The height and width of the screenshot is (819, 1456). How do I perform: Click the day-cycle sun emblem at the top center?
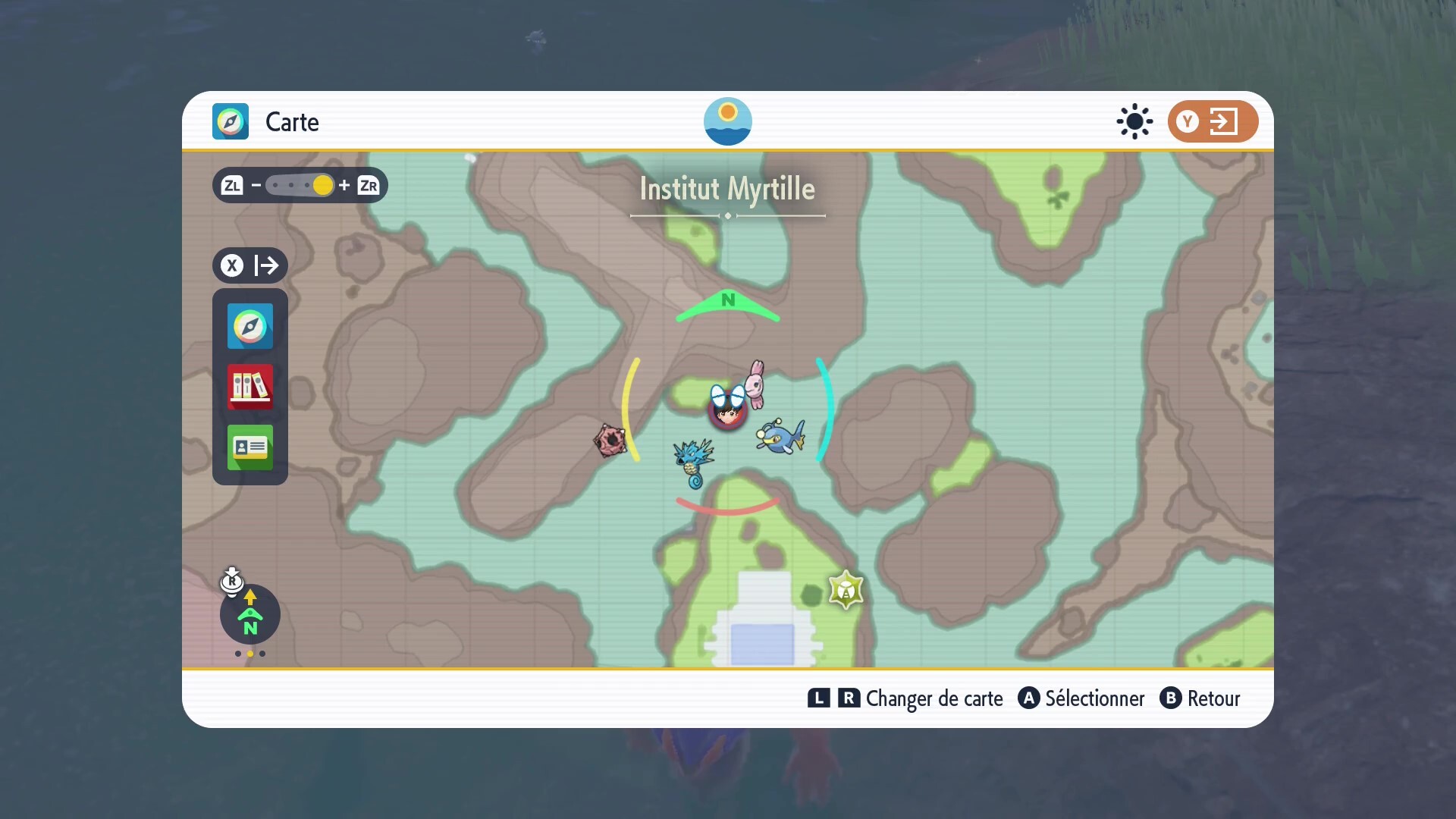[727, 121]
